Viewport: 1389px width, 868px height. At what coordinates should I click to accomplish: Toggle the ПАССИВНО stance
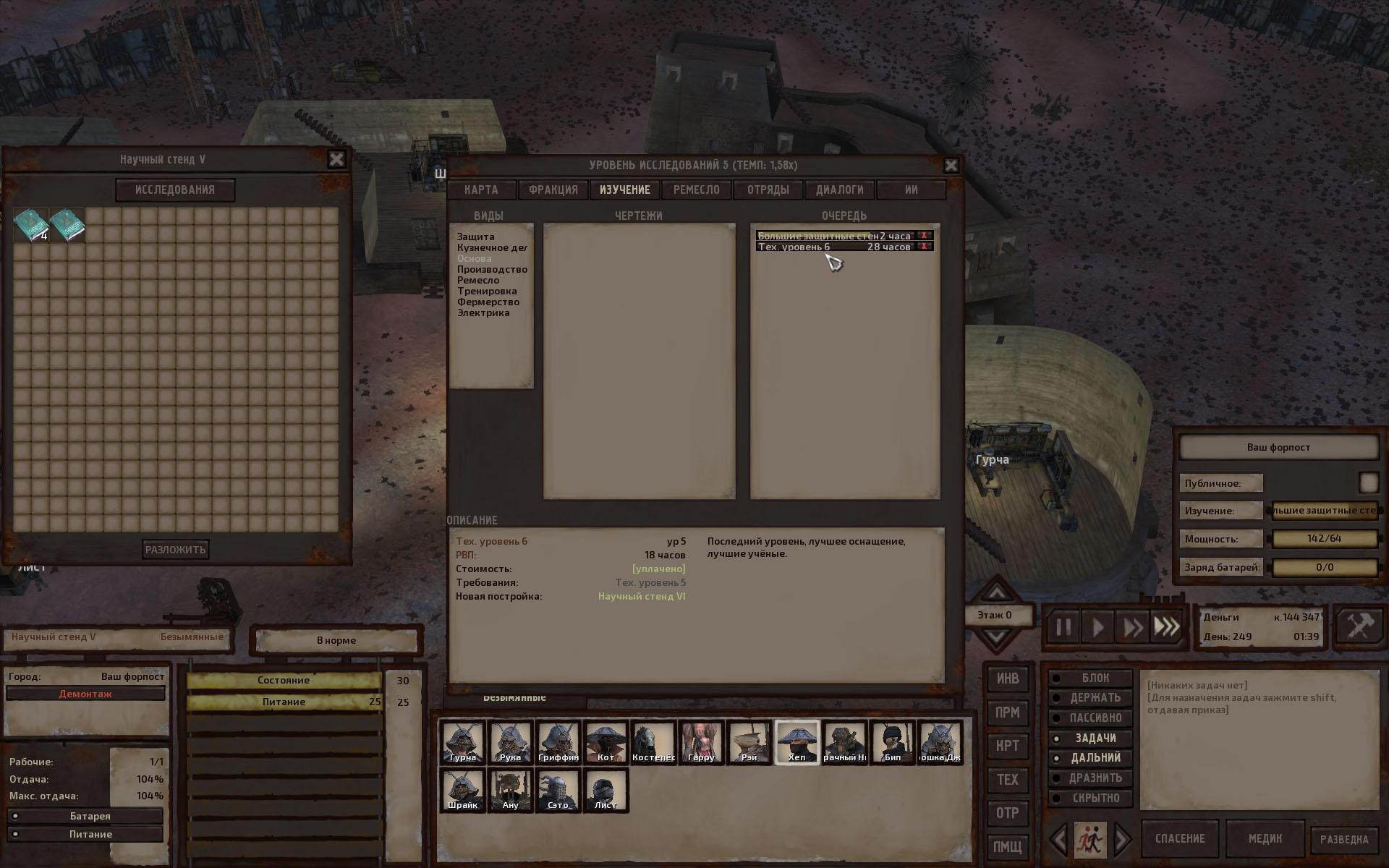[1095, 718]
